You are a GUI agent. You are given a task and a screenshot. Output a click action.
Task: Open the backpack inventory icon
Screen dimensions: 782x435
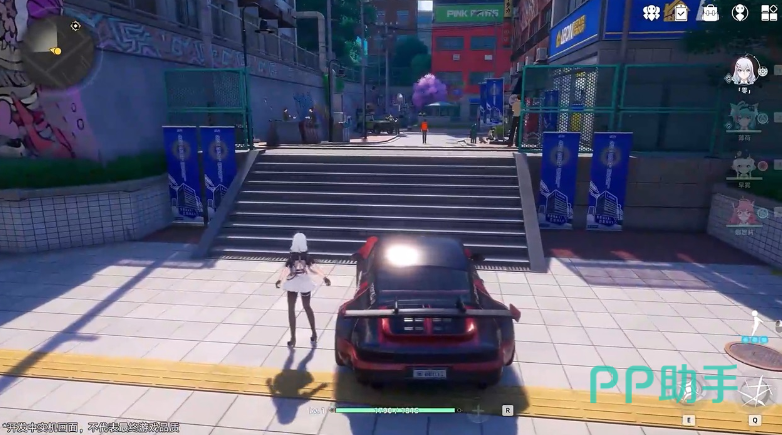(710, 13)
